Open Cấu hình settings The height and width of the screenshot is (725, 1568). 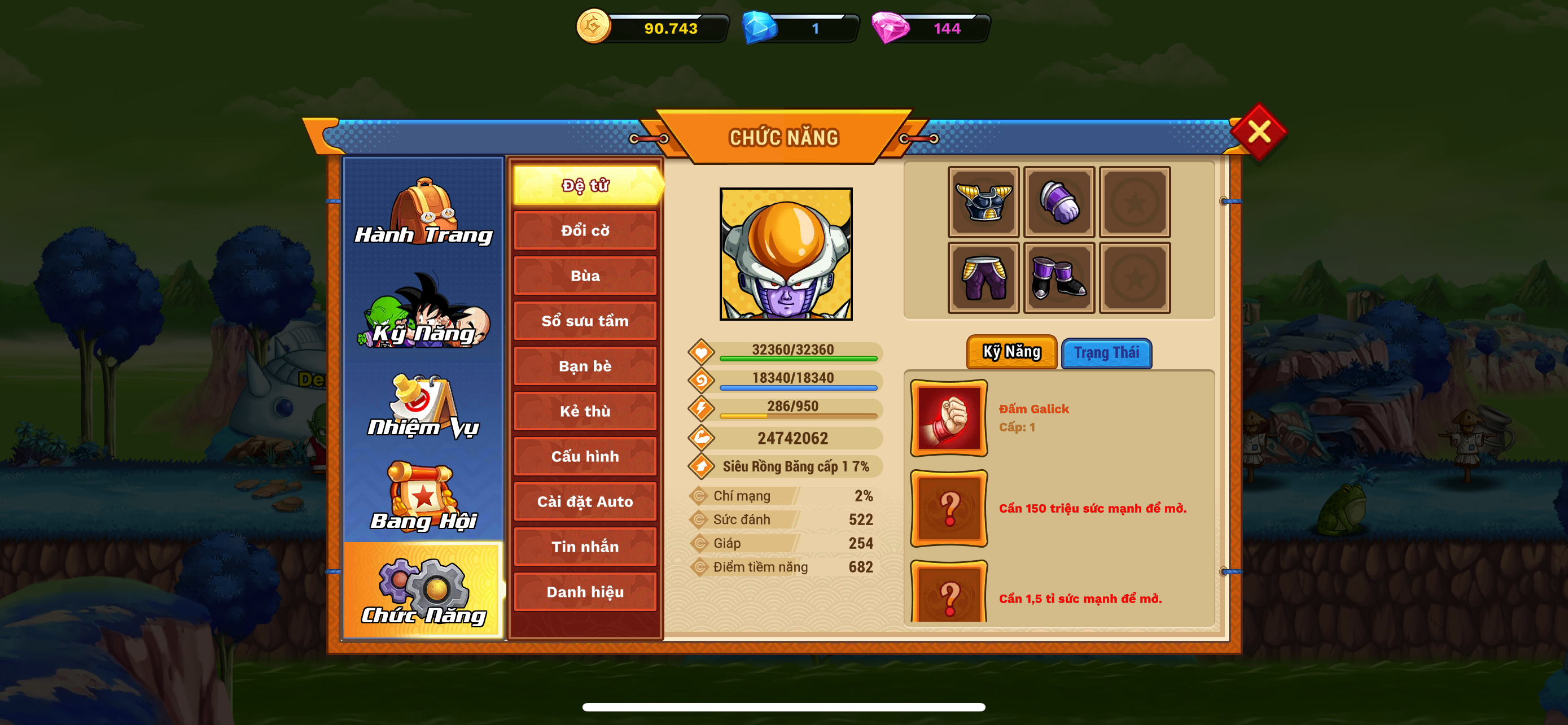[x=585, y=457]
